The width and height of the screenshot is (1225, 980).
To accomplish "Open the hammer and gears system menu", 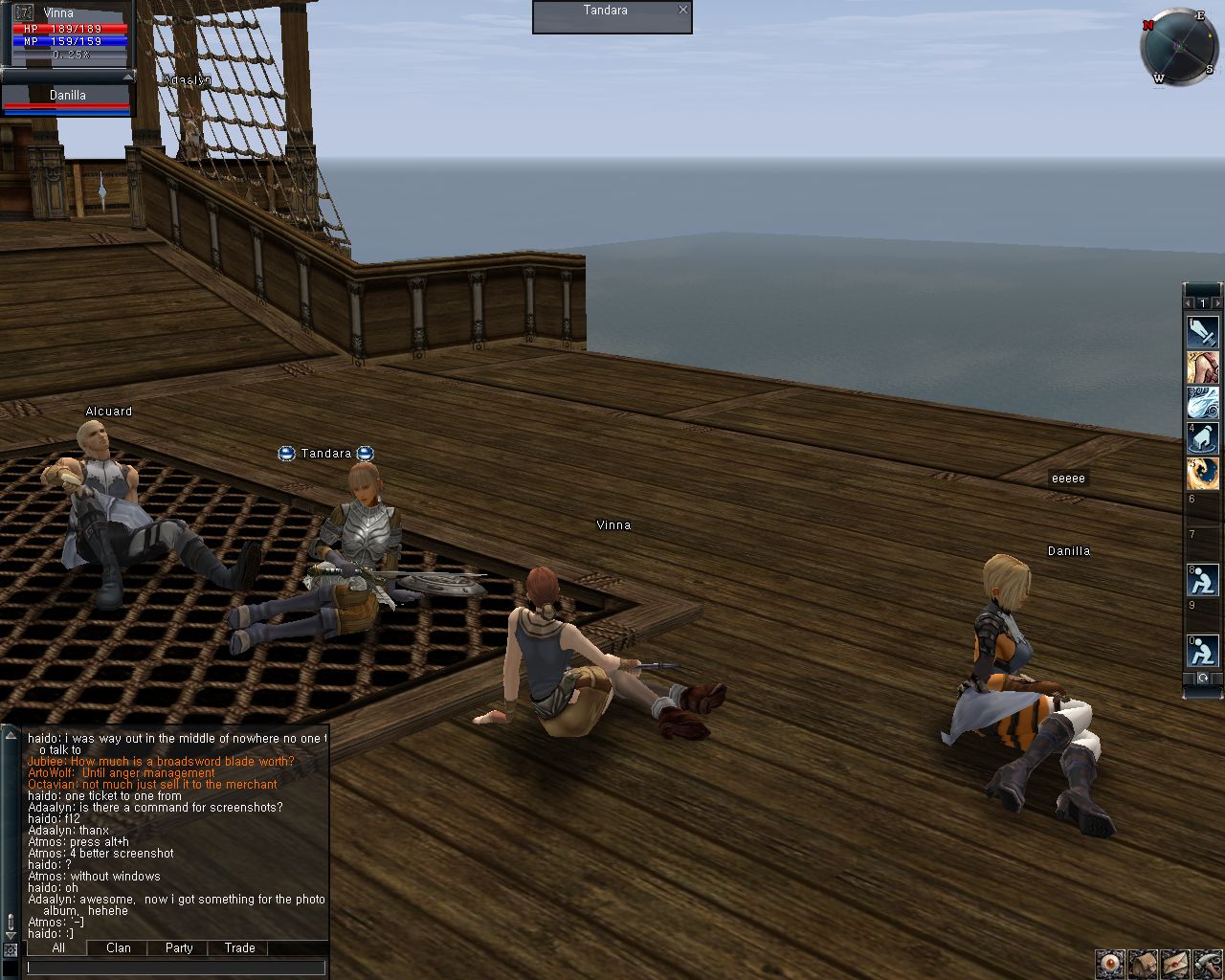I will point(1207,963).
